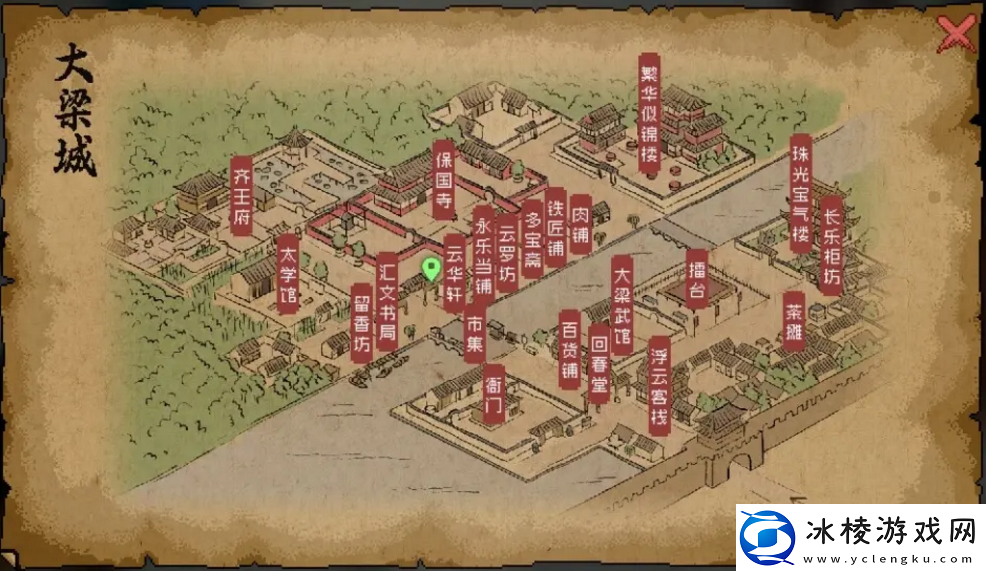Travel to the 擂台 arena label
Screen dimensions: 986x571
698,276
